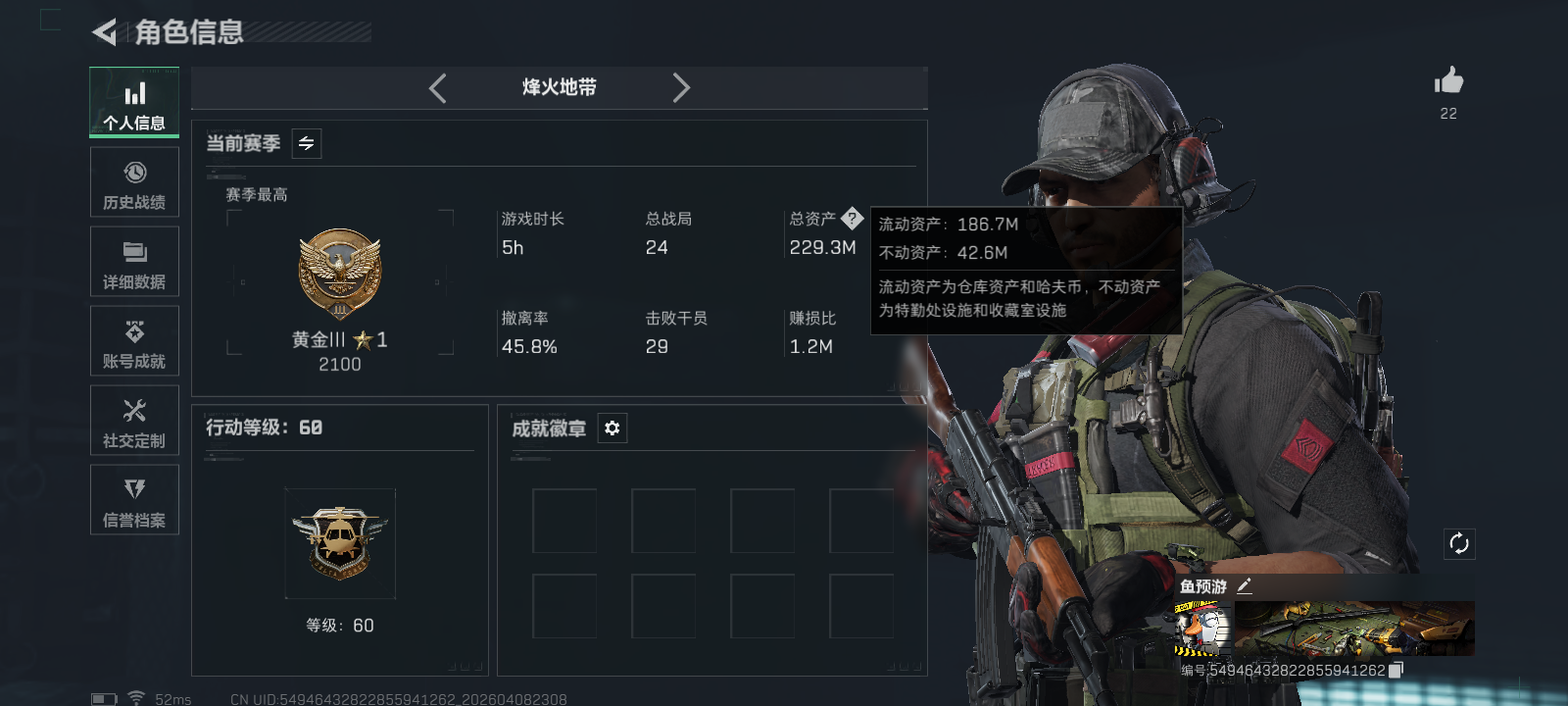The image size is (1568, 706).
Task: View the 信誉档案 reputation file
Action: click(134, 500)
